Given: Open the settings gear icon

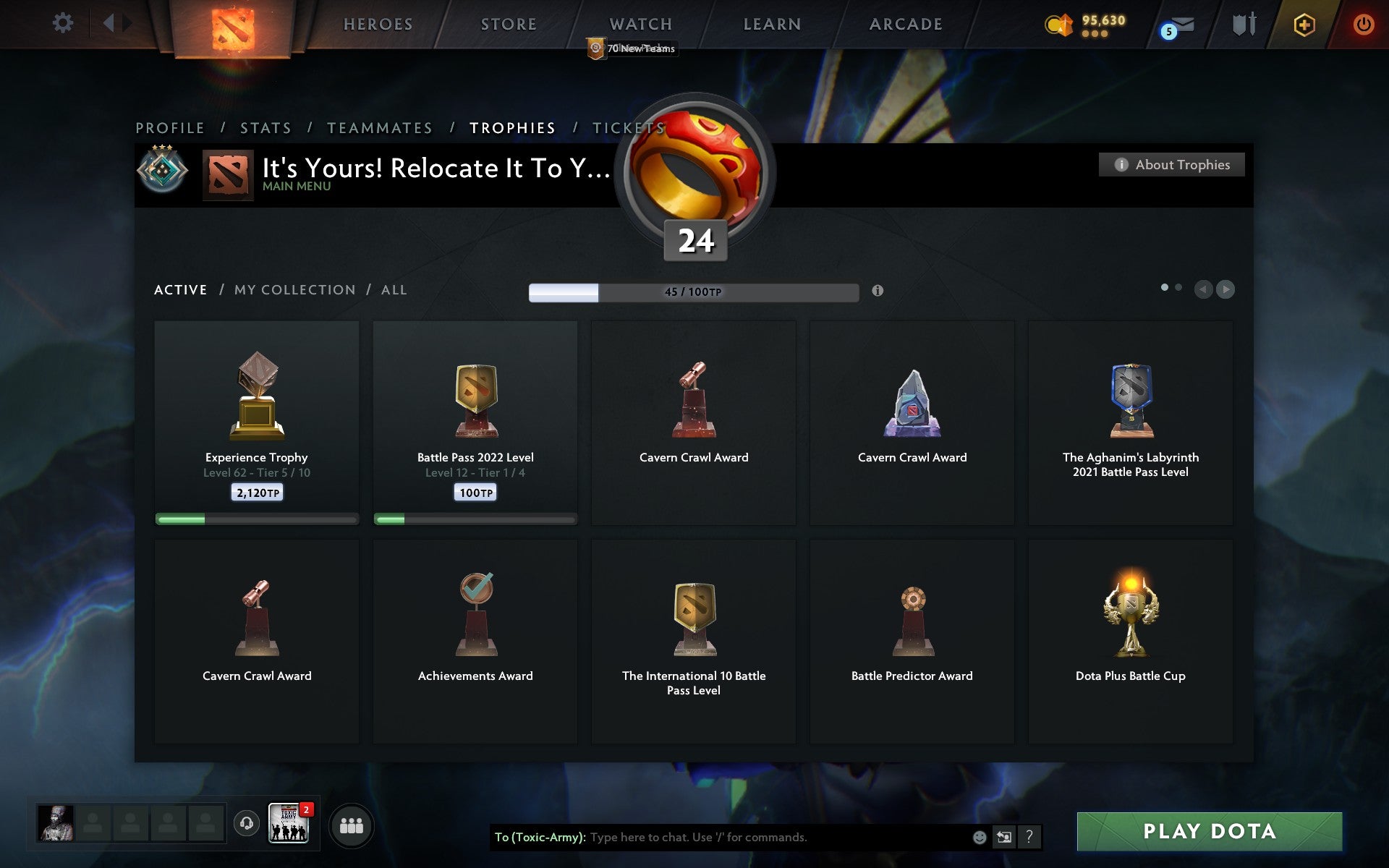Looking at the screenshot, I should 64,22.
